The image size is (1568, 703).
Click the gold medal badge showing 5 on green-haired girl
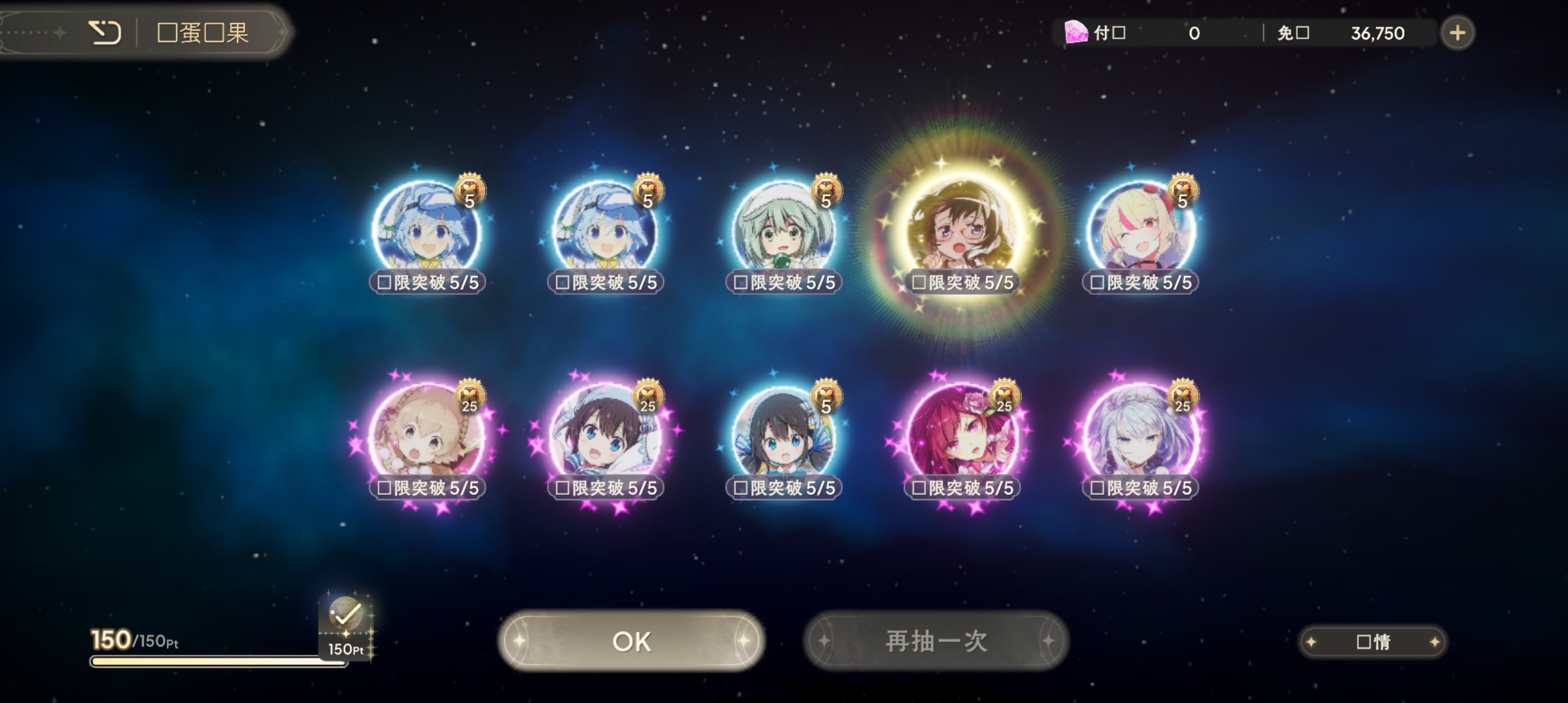[x=825, y=189]
